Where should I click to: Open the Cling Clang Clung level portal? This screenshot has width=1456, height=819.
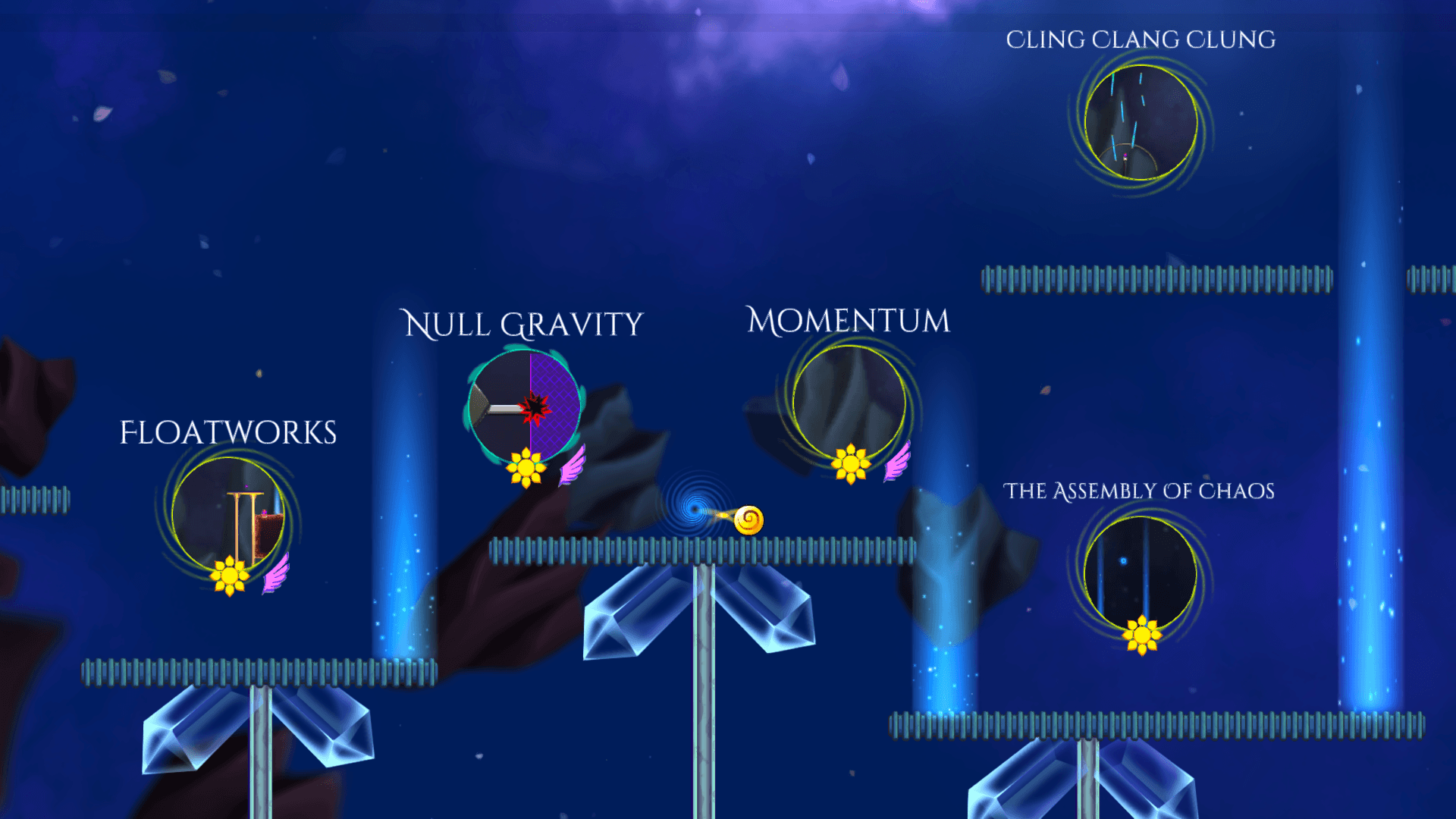tap(1141, 123)
